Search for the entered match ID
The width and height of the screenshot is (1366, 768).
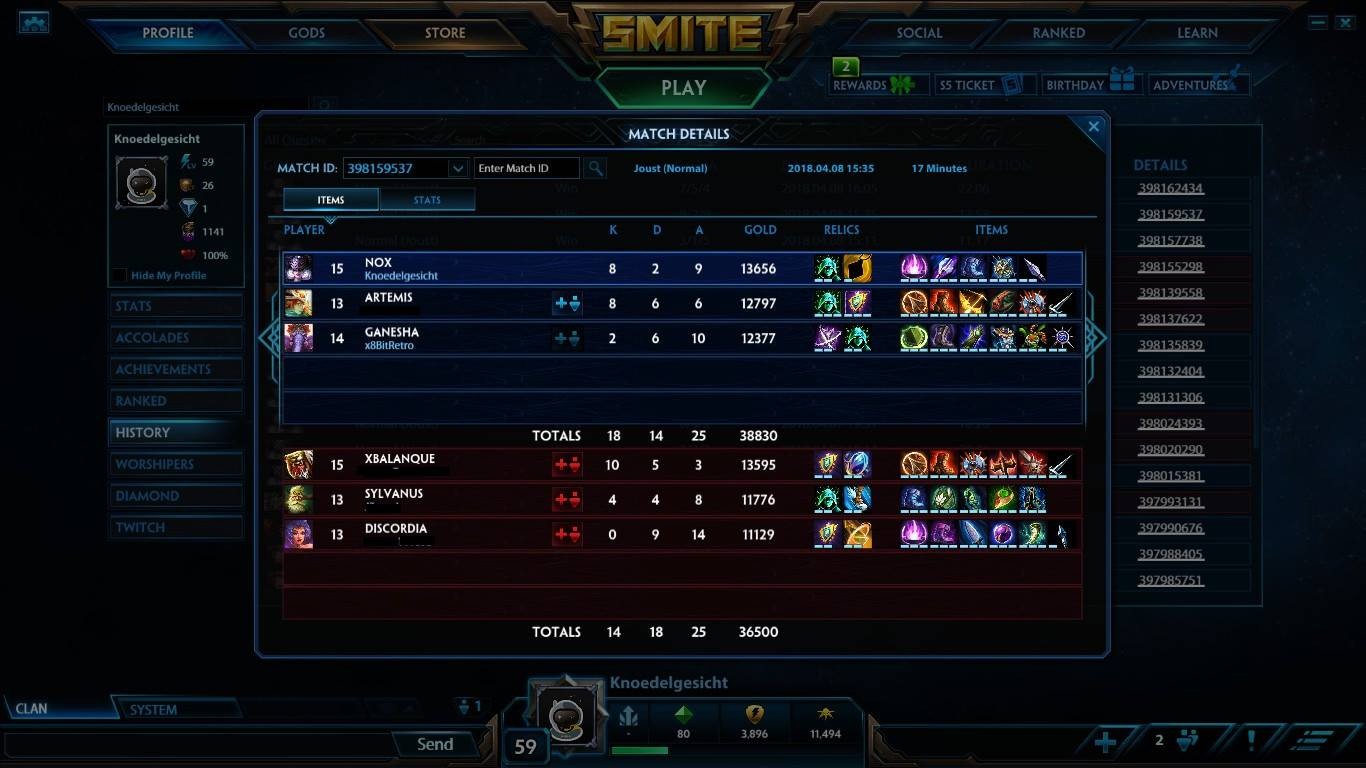(x=595, y=168)
